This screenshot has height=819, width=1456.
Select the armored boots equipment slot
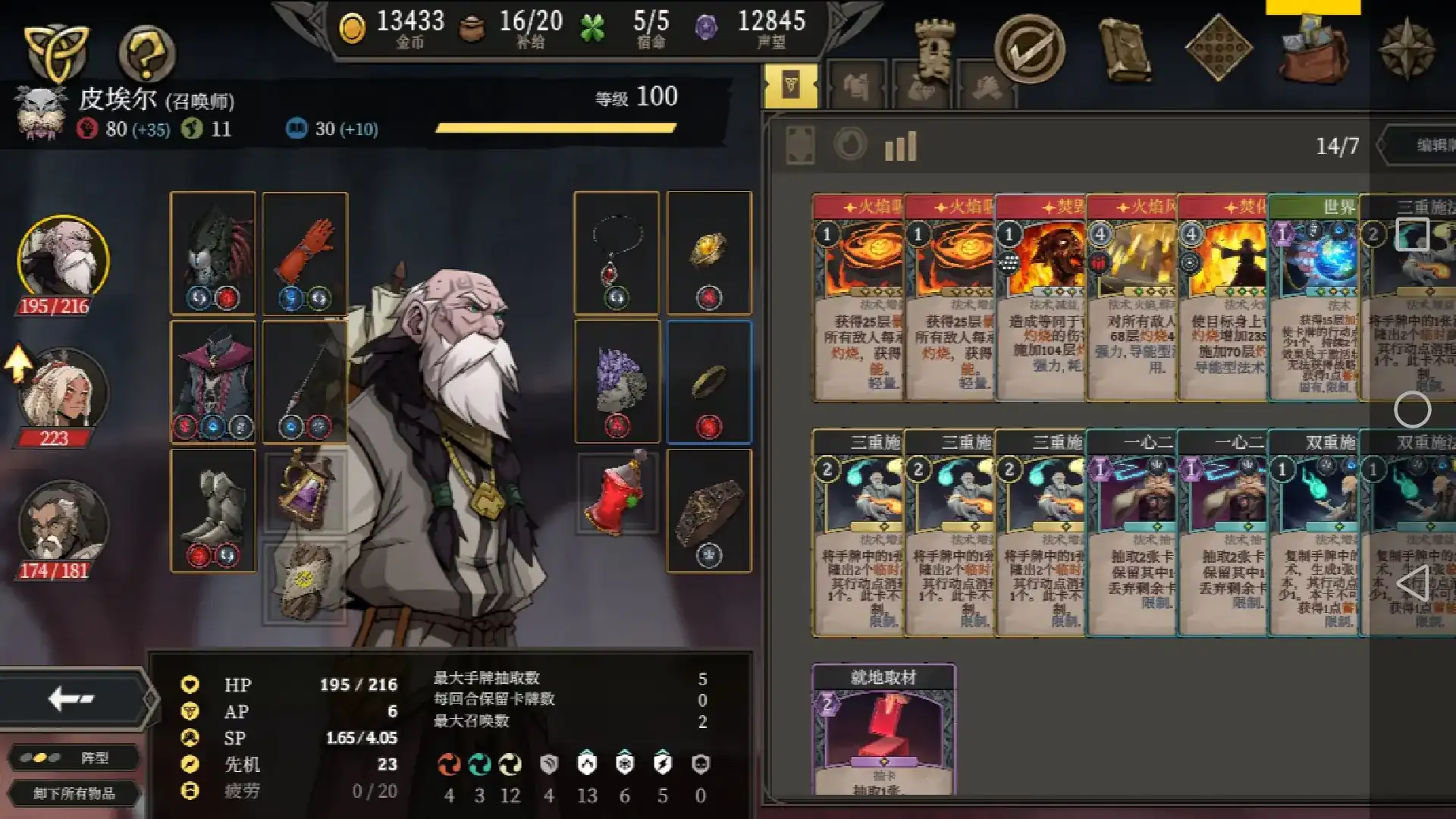pyautogui.click(x=213, y=510)
